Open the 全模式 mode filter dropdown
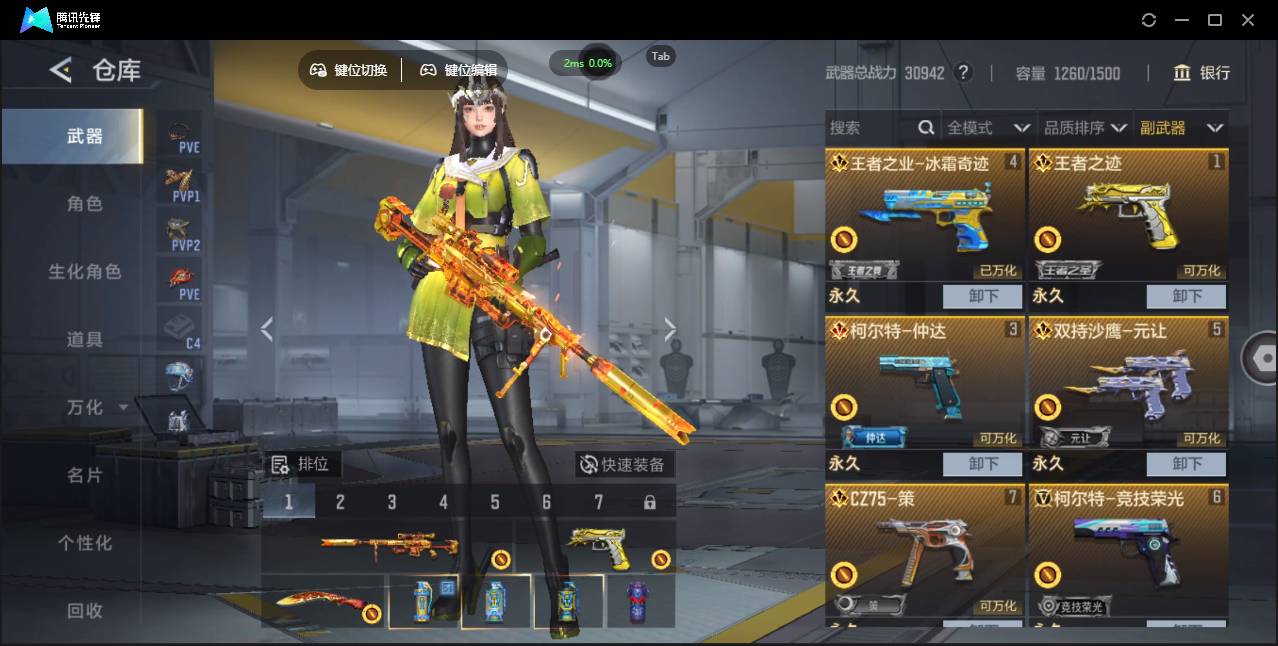This screenshot has width=1278, height=646. pos(988,128)
